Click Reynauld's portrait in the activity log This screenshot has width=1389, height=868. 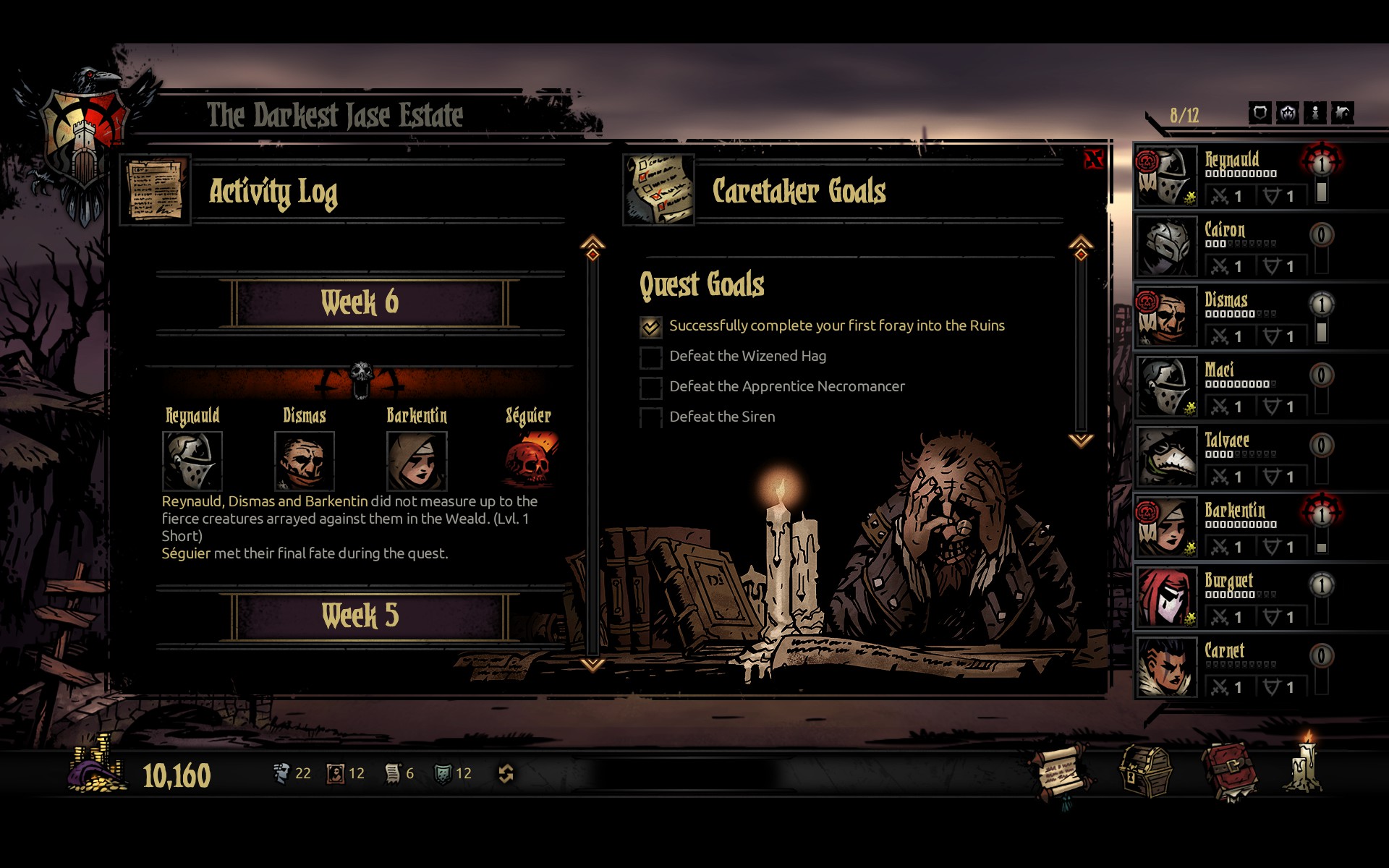pos(192,461)
